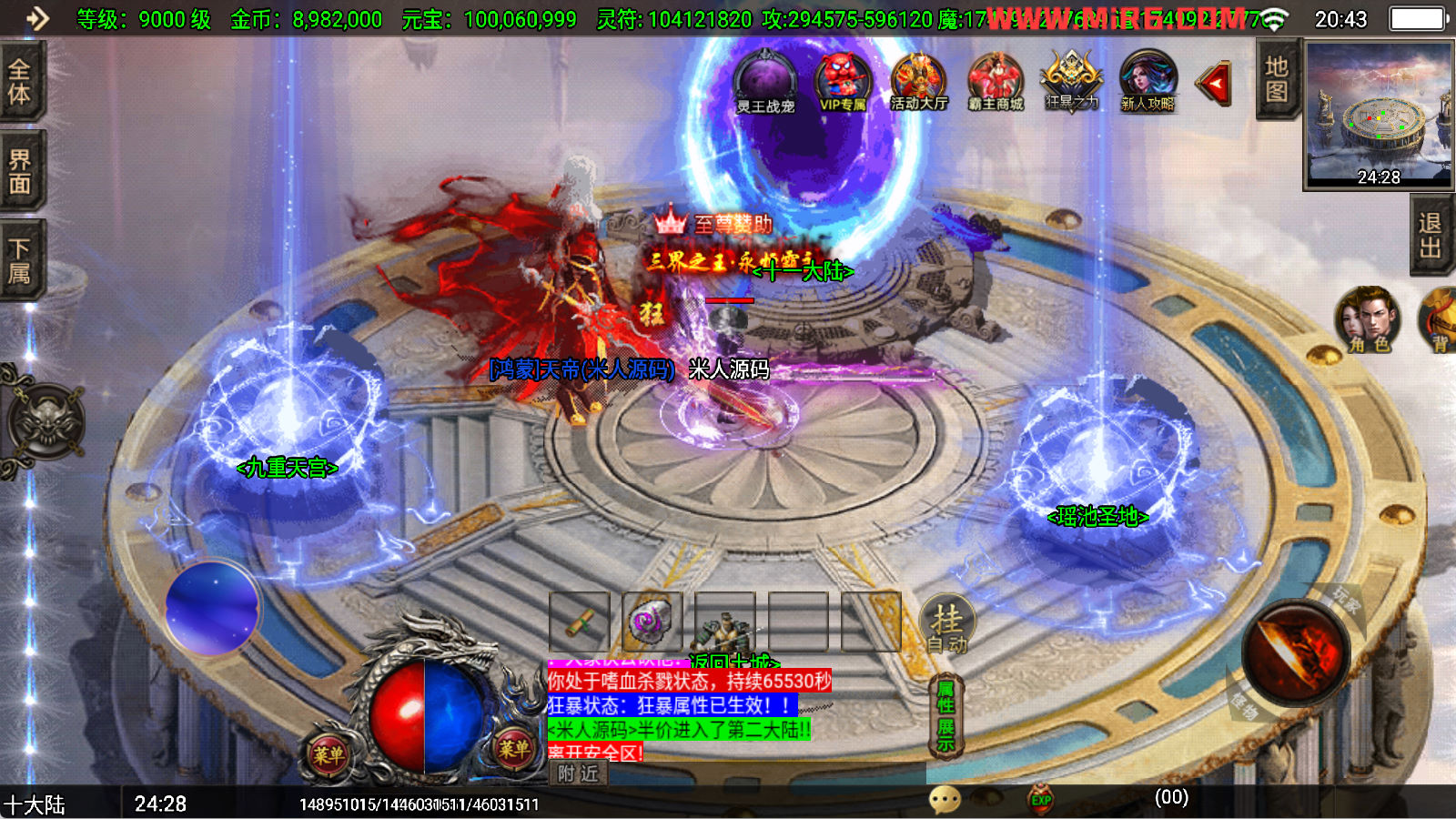Image resolution: width=1456 pixels, height=819 pixels.
Task: Open the VIP专属 menu icon
Action: coord(842,82)
